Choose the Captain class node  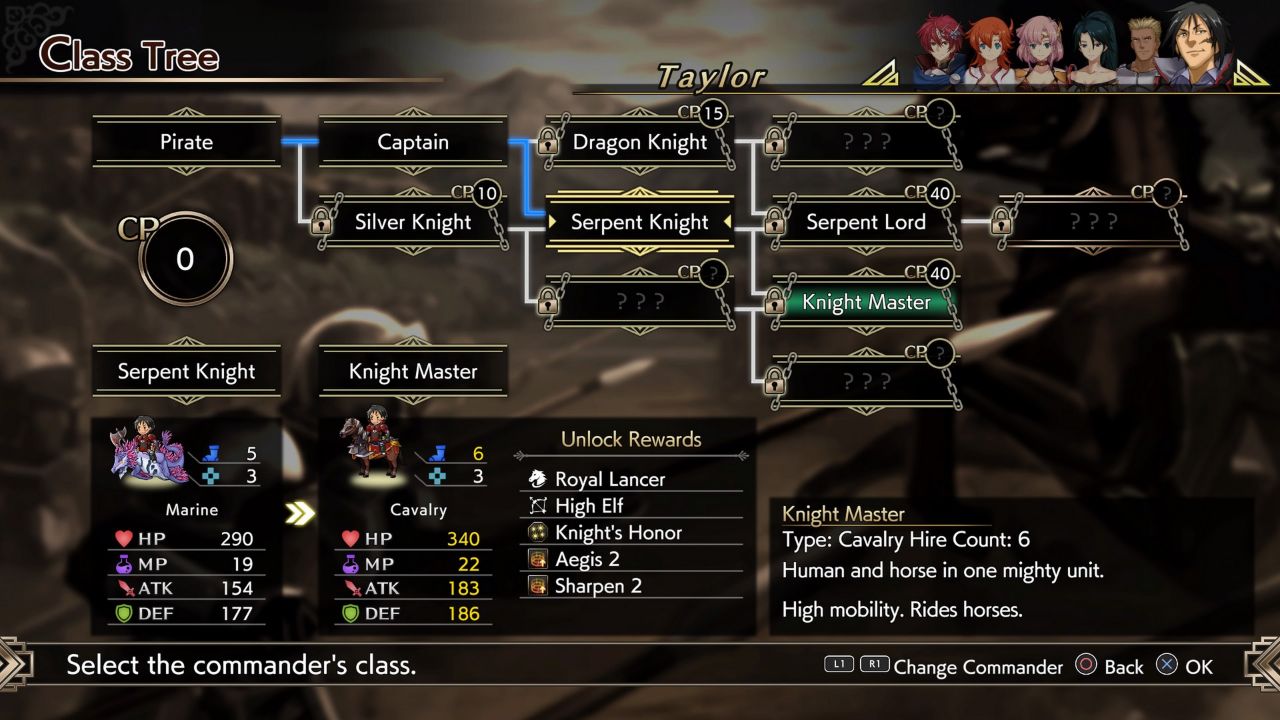tap(413, 142)
